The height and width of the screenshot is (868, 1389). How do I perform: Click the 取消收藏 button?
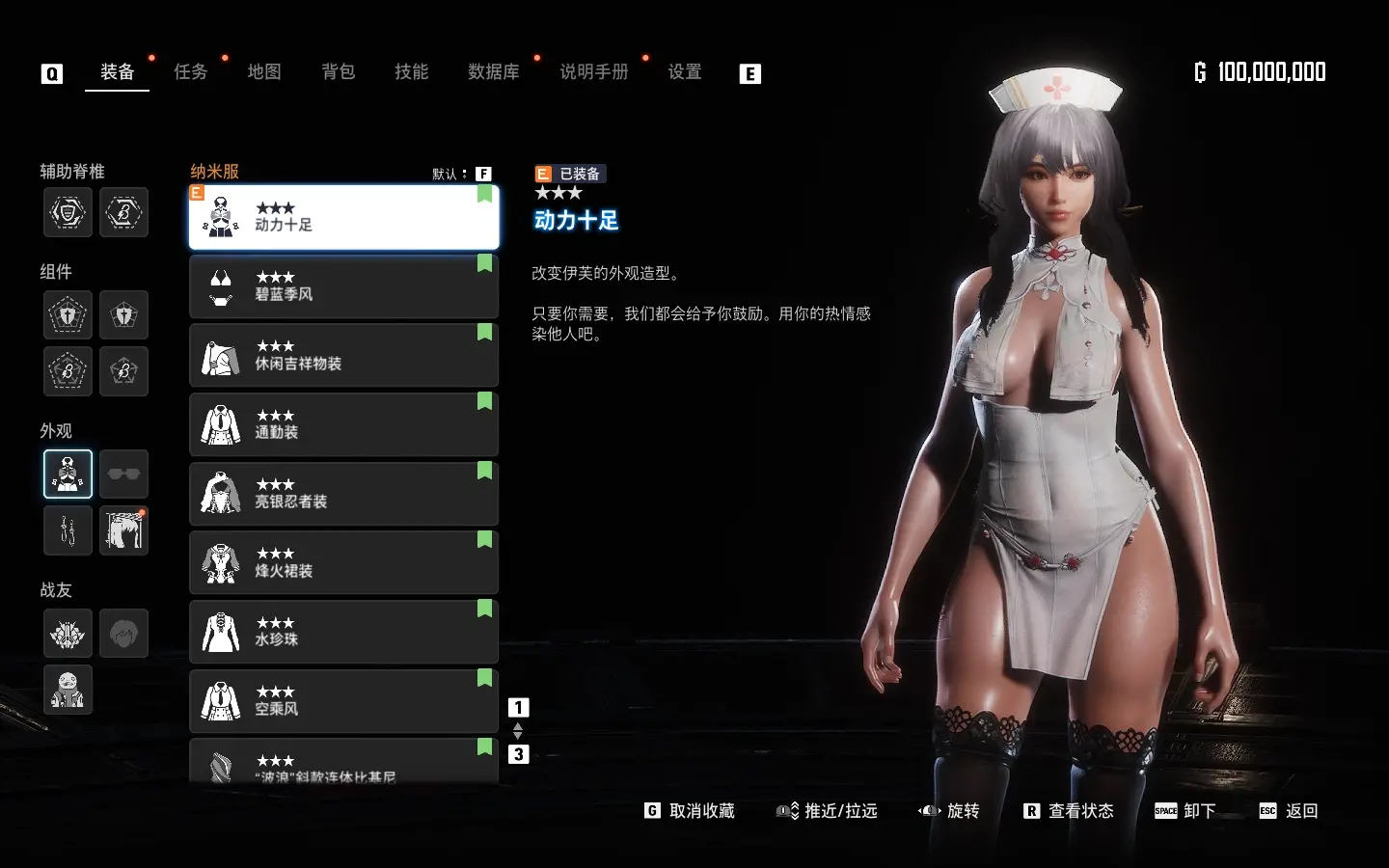(x=691, y=811)
